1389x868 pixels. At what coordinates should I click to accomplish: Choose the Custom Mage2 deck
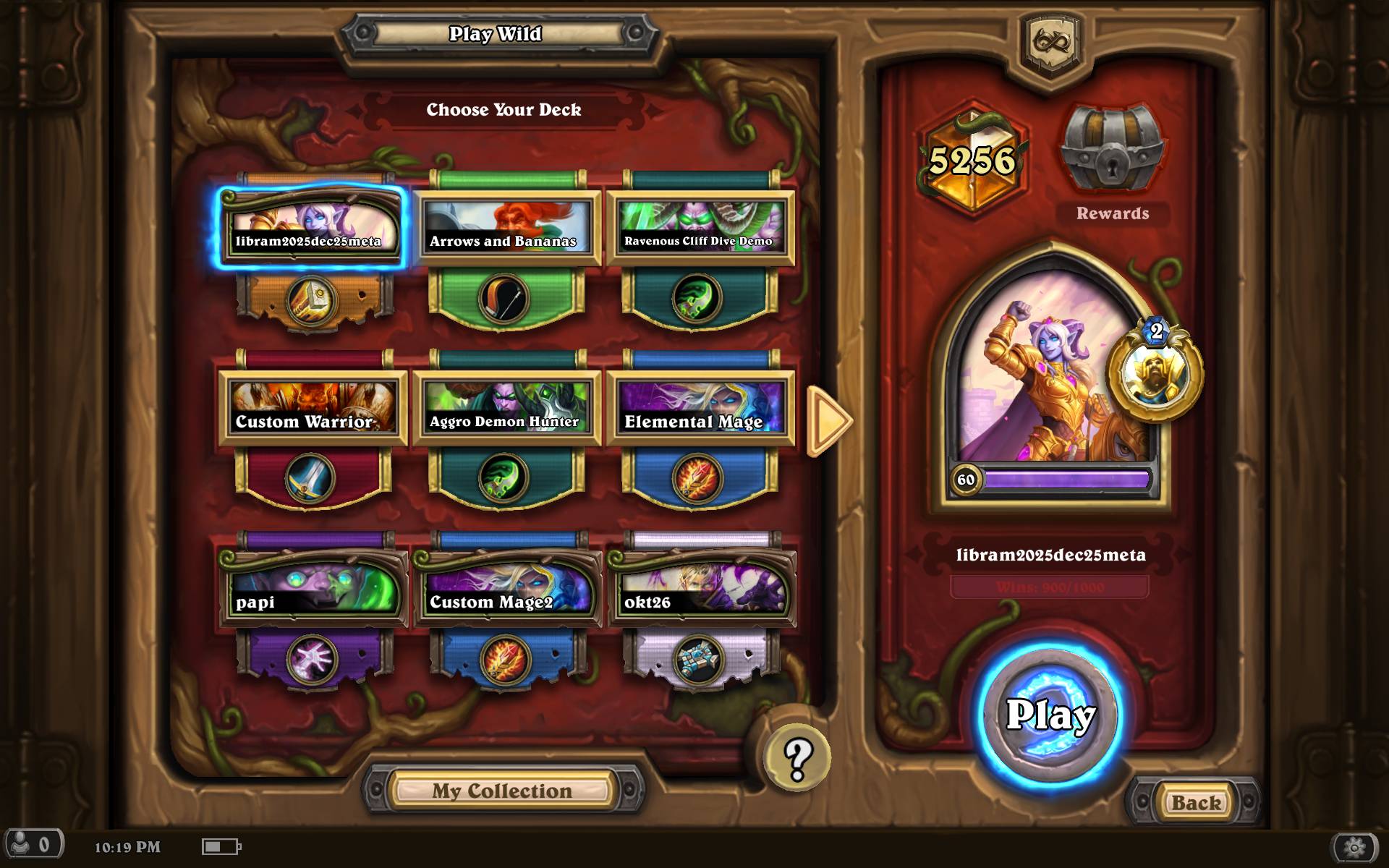pos(506,589)
